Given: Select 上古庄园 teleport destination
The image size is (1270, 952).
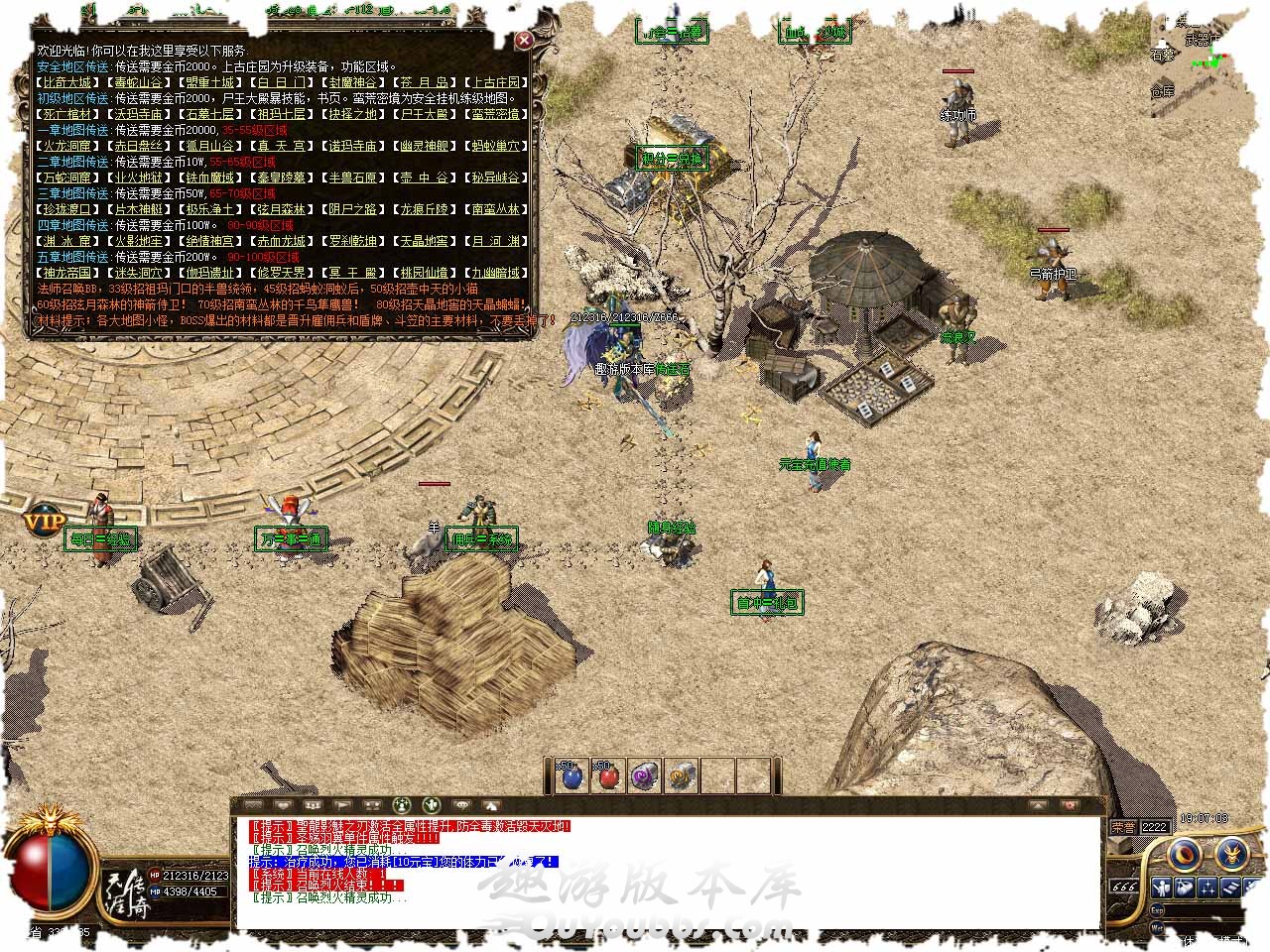Looking at the screenshot, I should 496,82.
